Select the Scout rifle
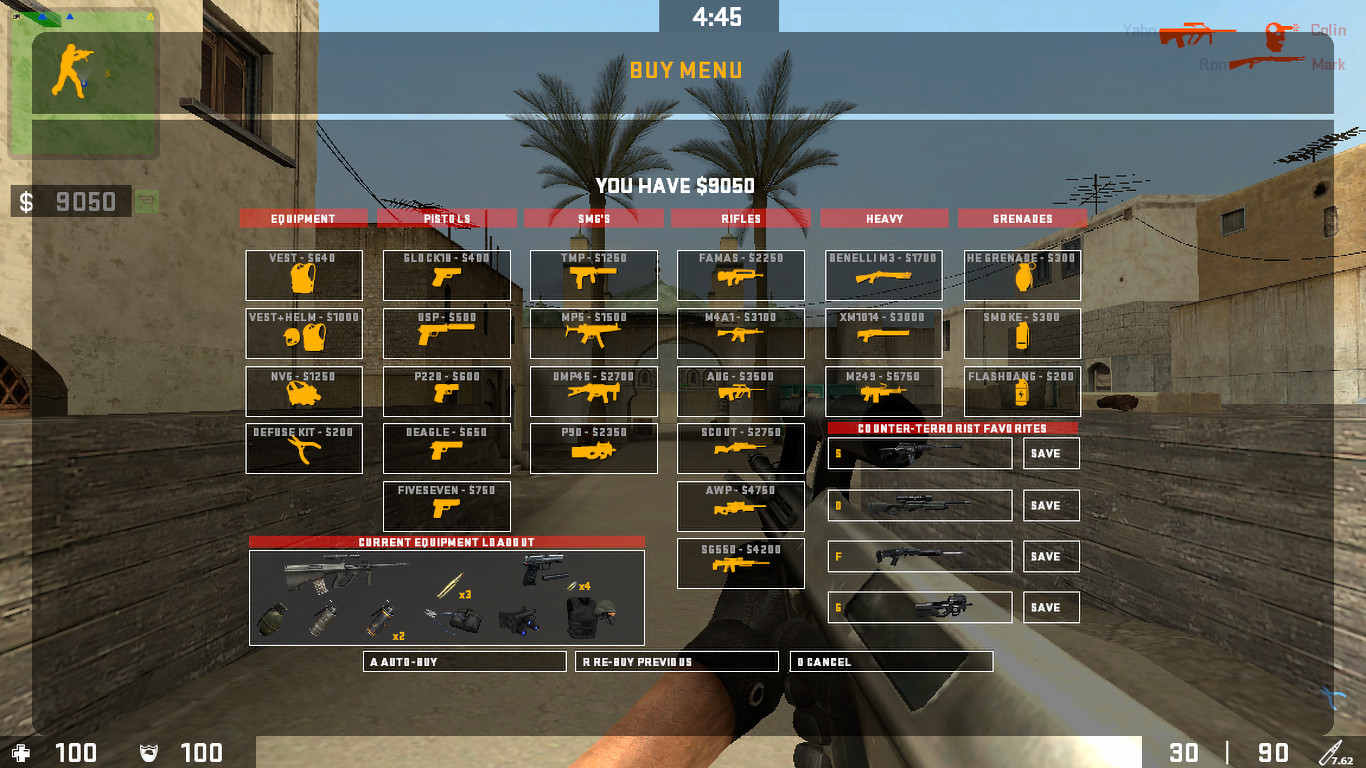 (x=740, y=448)
